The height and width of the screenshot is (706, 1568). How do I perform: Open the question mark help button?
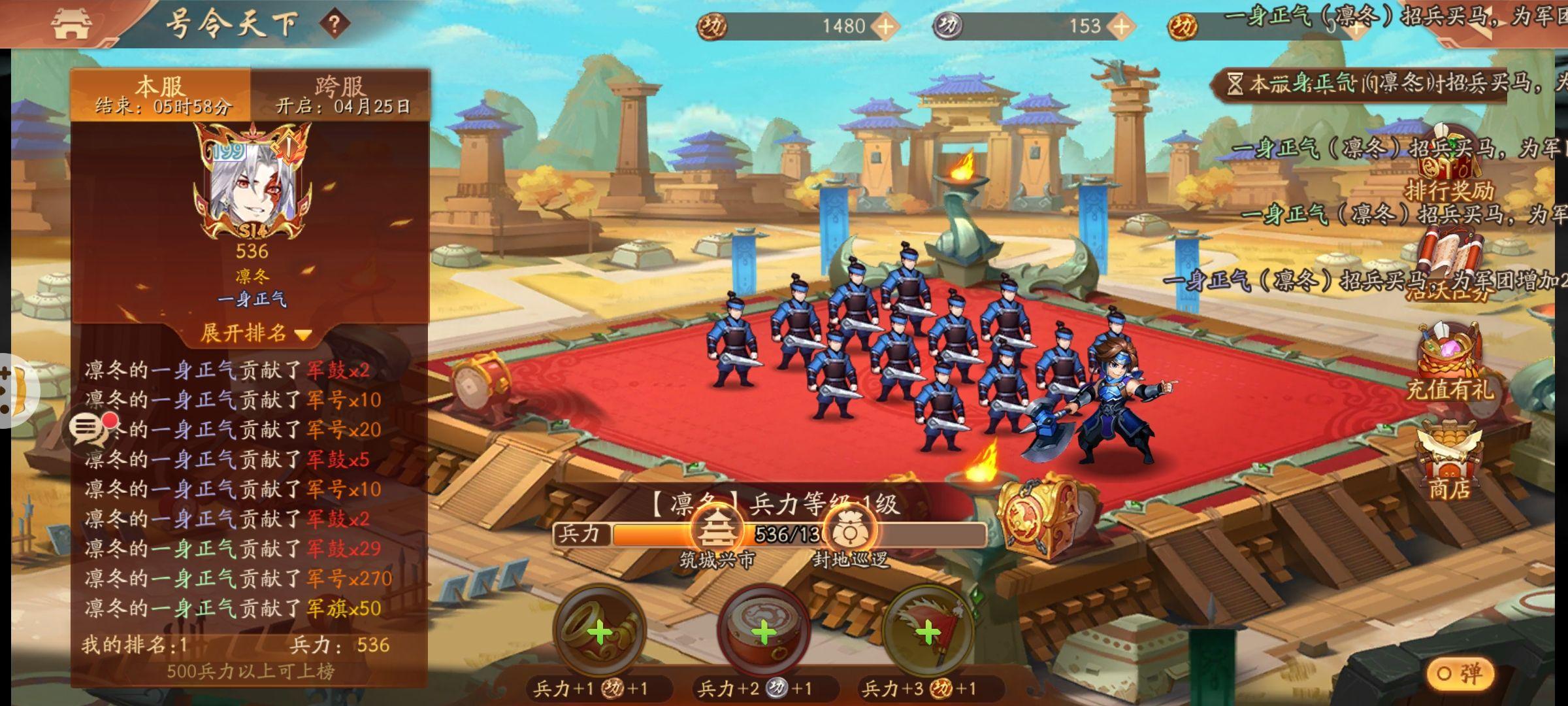(x=335, y=25)
